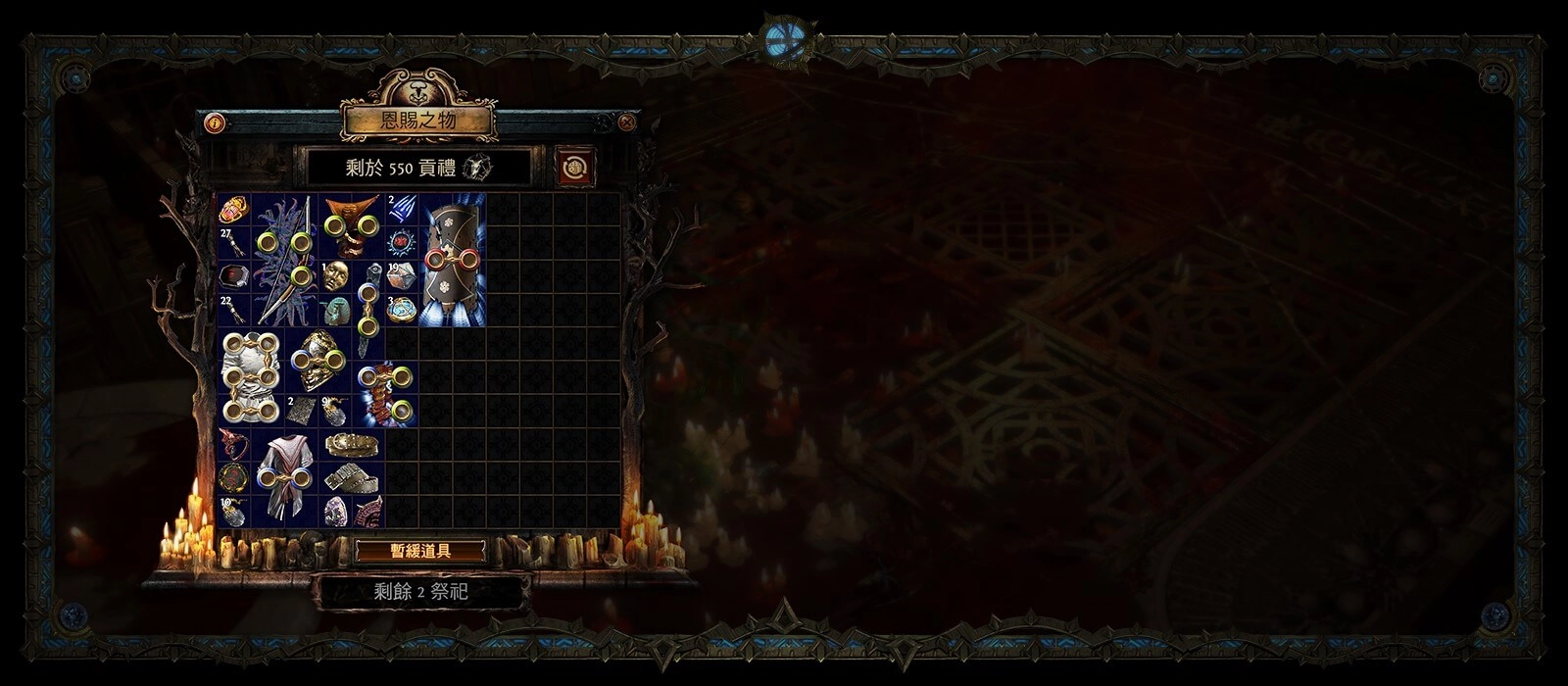The image size is (1568, 686).
Task: Choose the purple crystal egg item
Action: (x=334, y=512)
